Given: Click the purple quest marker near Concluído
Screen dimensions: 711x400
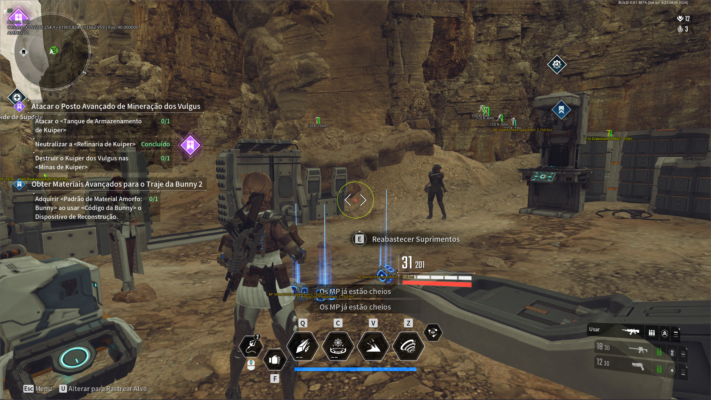Looking at the screenshot, I should pos(189,146).
